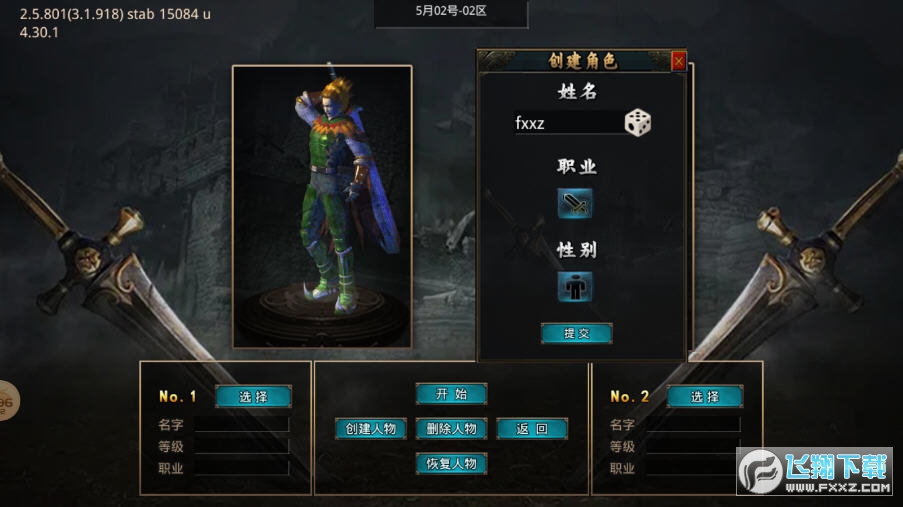Click 删除人物 to delete a character
Image resolution: width=903 pixels, height=507 pixels.
[x=451, y=429]
